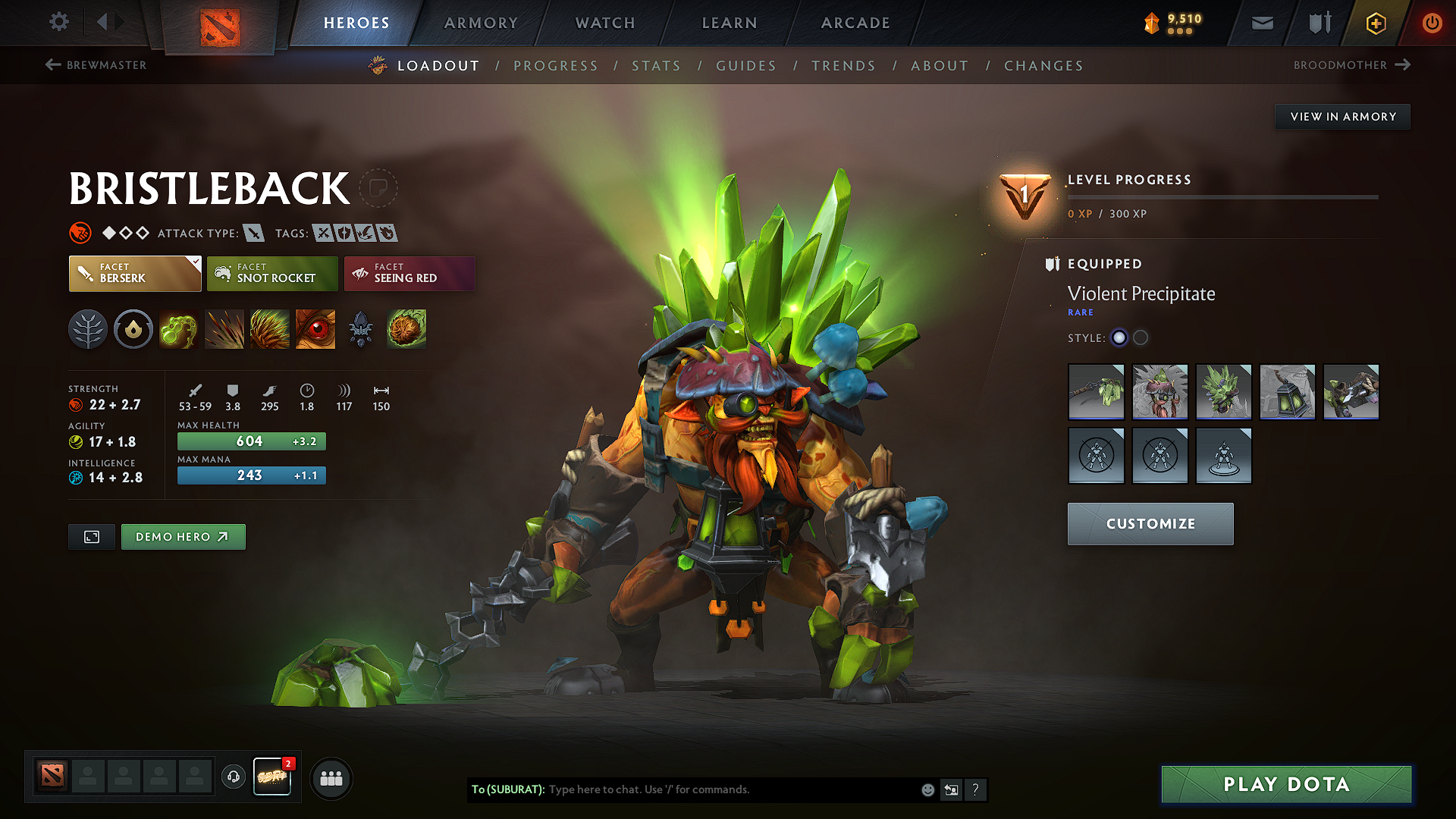Click CUSTOMIZE under equipped items
Image resolution: width=1456 pixels, height=819 pixels.
[1150, 523]
